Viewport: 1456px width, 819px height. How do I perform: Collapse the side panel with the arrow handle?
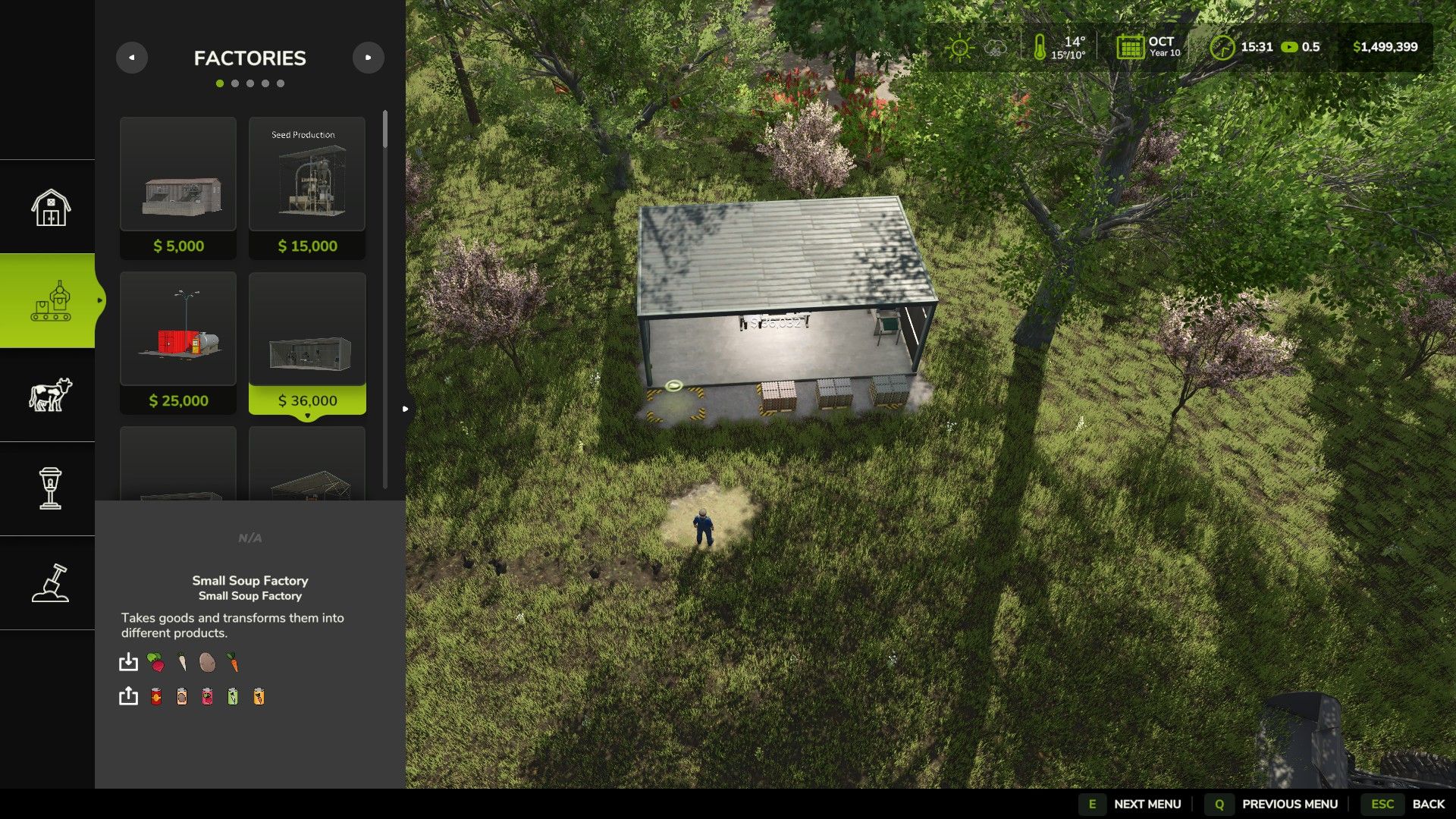pyautogui.click(x=406, y=409)
